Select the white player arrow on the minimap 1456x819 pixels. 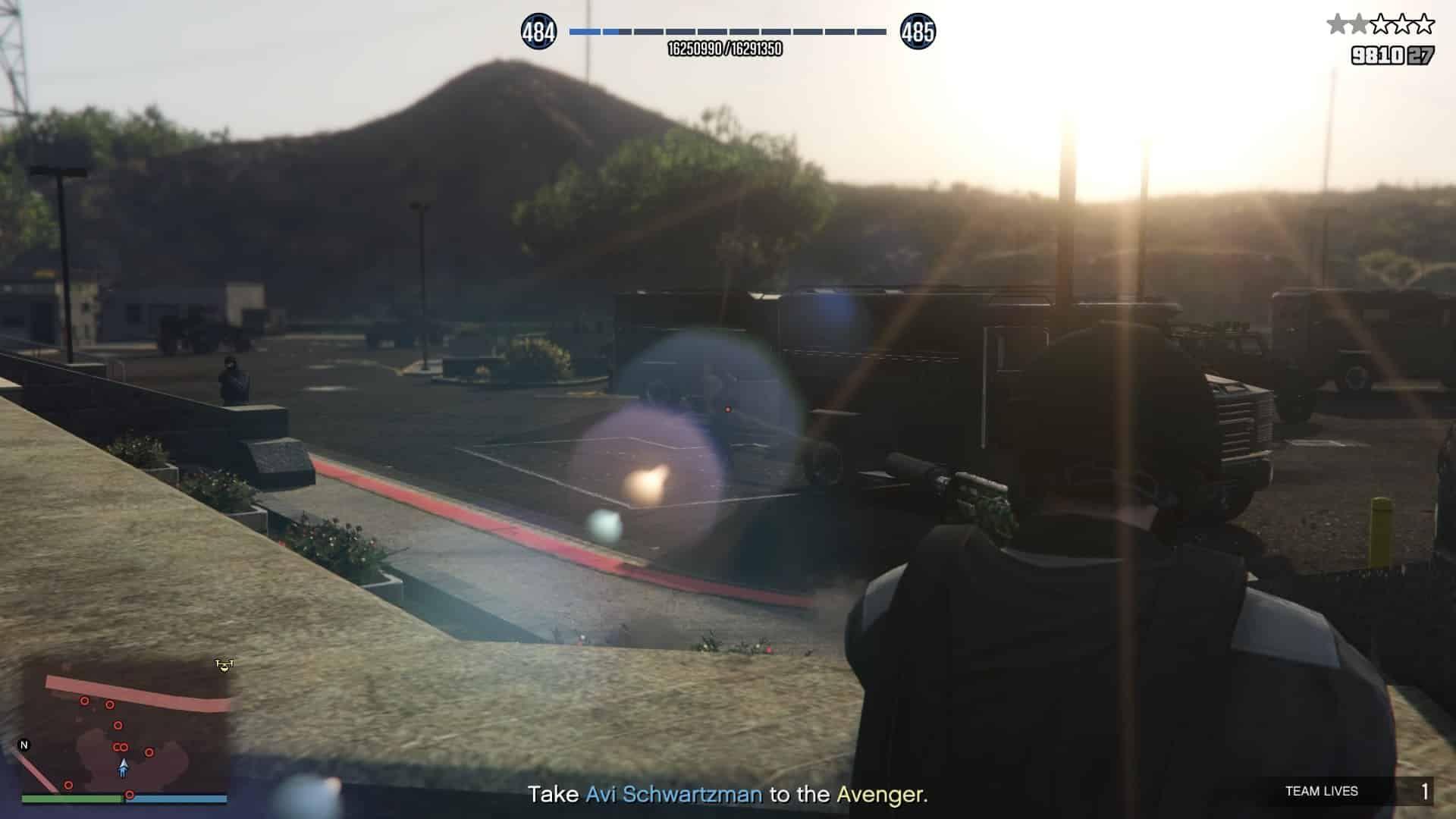[x=124, y=767]
